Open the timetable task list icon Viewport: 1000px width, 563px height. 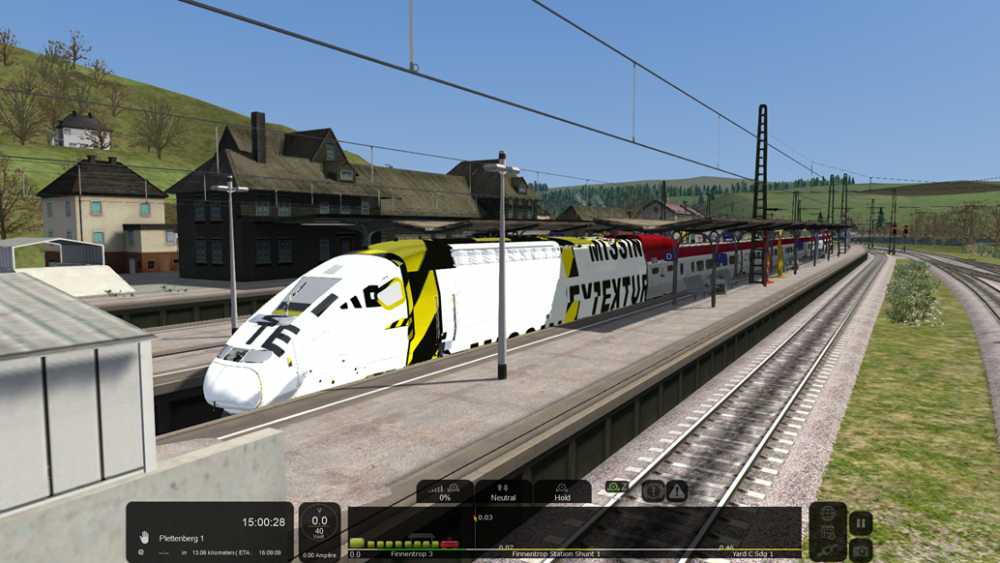click(827, 532)
